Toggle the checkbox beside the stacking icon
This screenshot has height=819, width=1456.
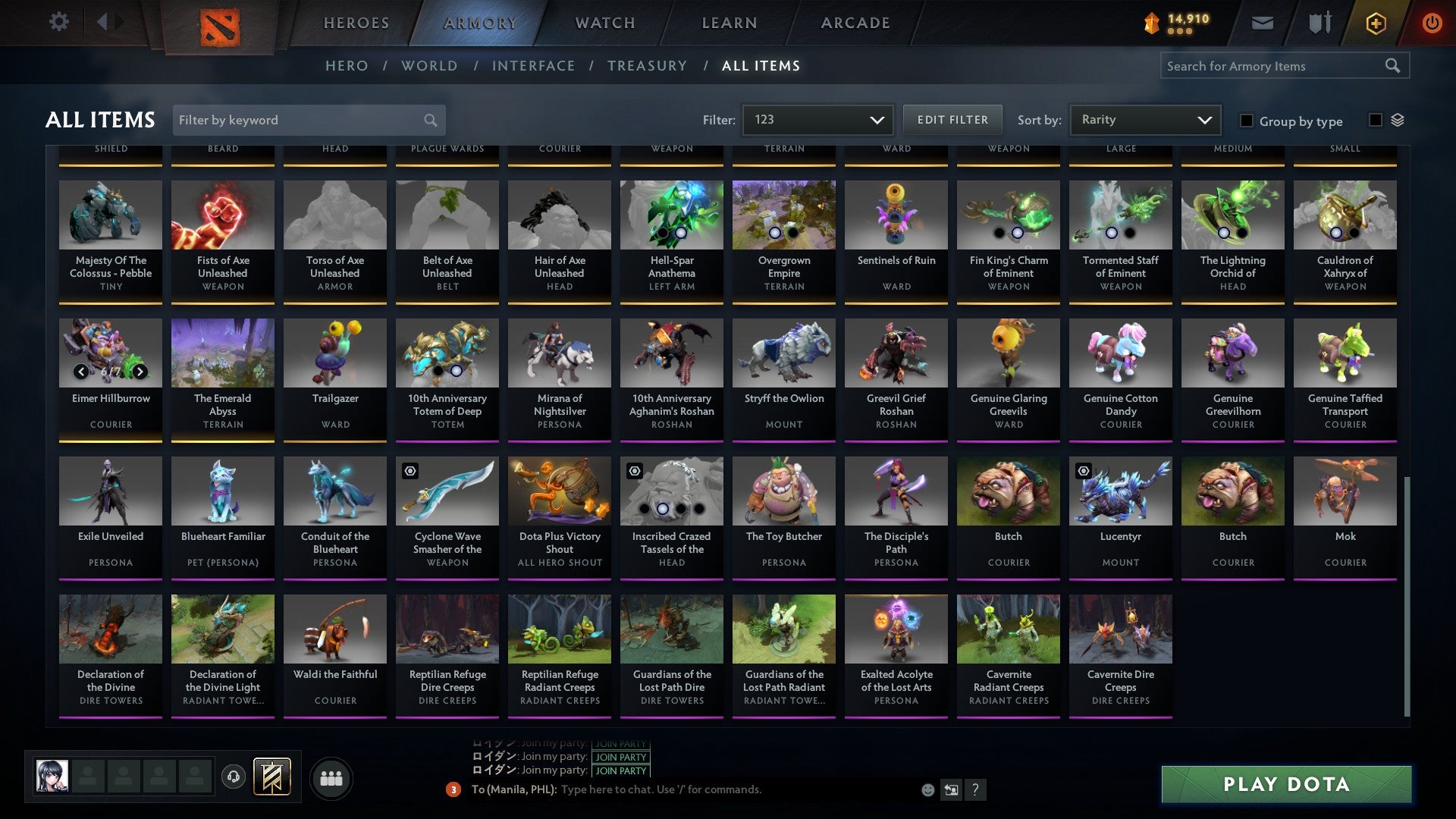pos(1374,121)
